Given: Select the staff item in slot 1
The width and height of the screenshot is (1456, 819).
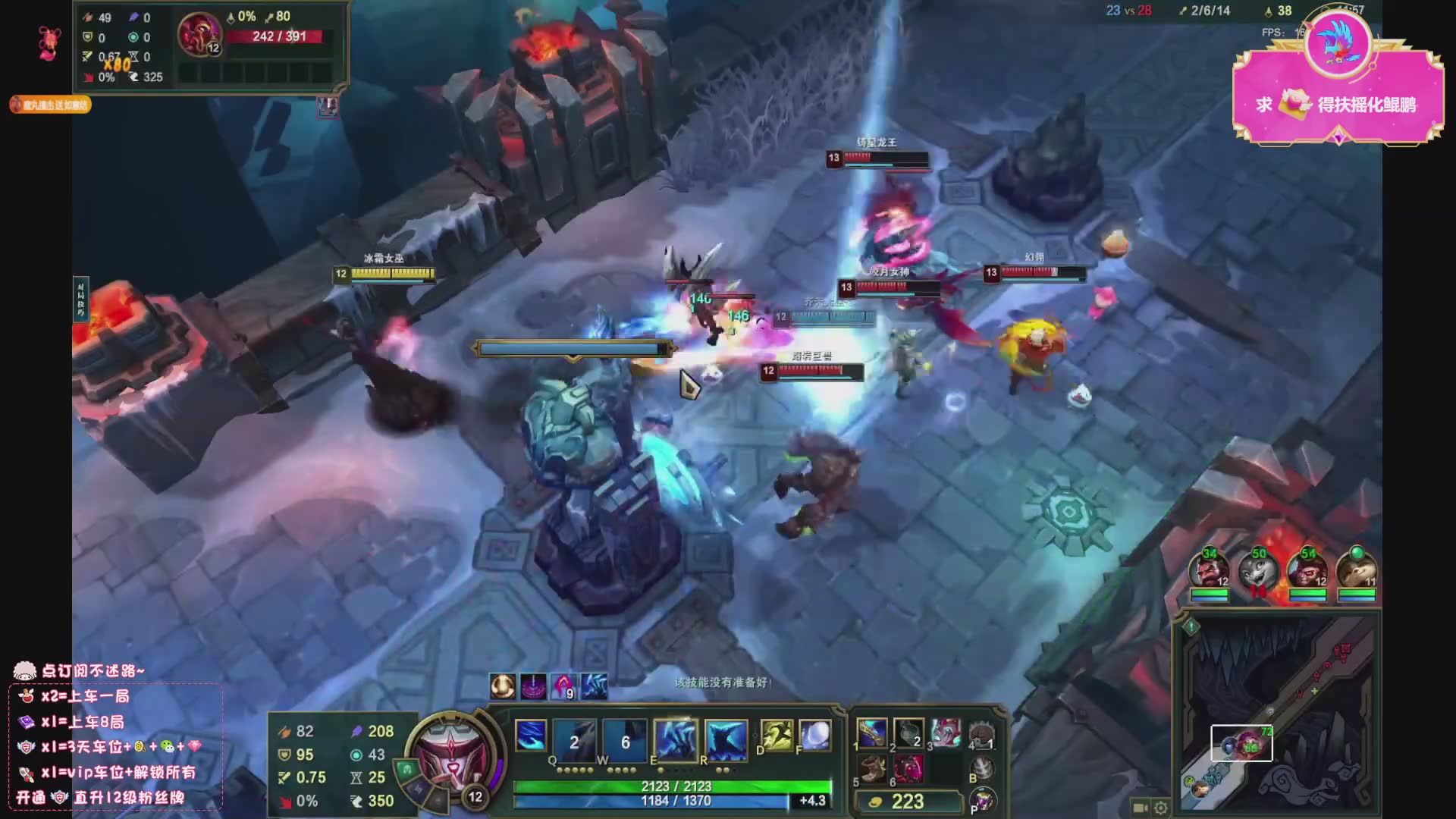Looking at the screenshot, I should (872, 733).
